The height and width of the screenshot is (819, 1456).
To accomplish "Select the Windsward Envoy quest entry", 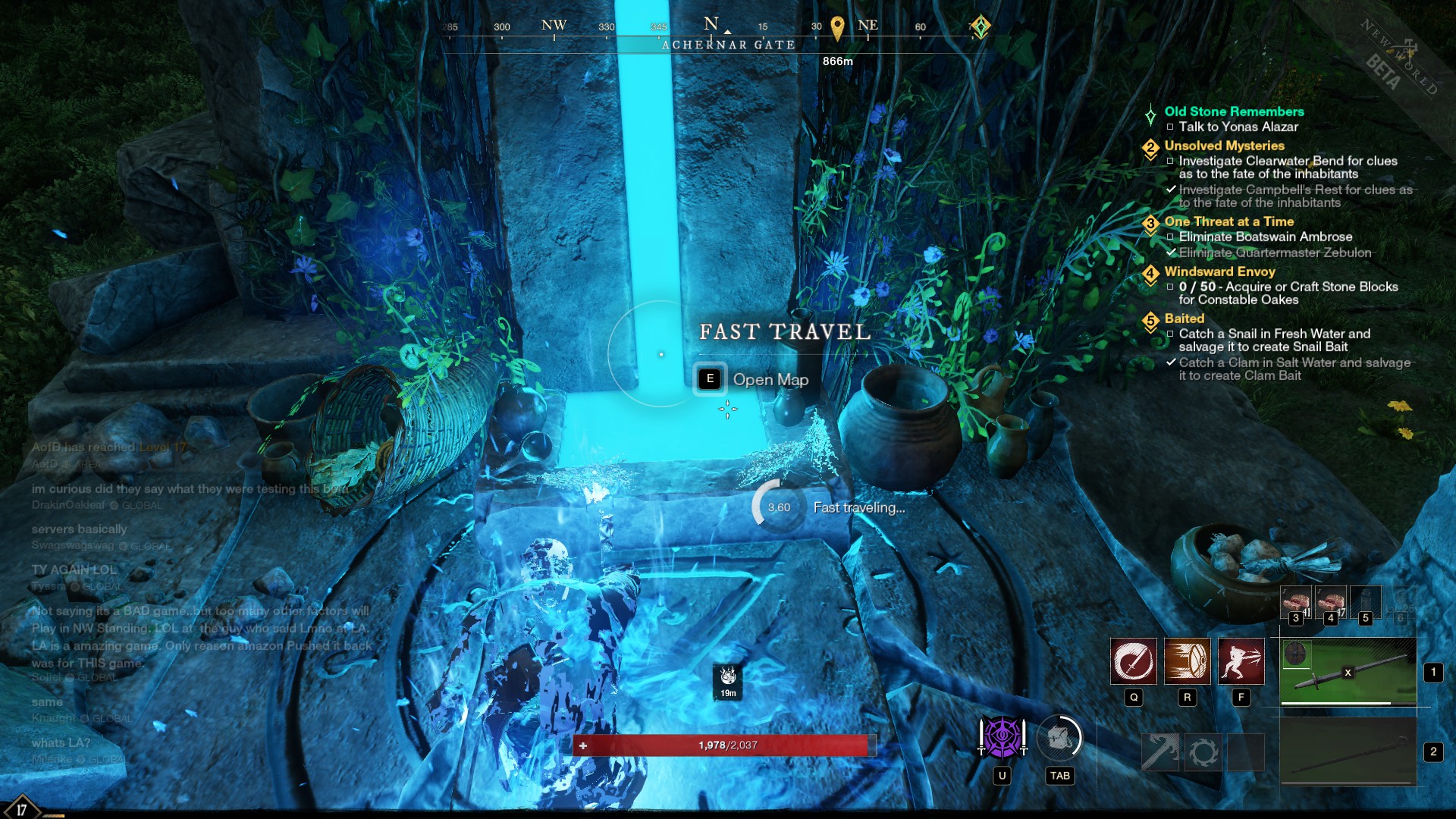I will pos(1219,271).
